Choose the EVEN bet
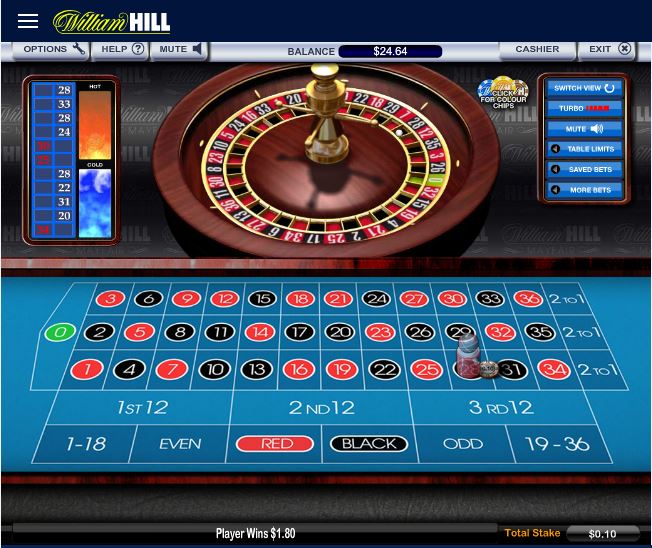The image size is (652, 548). click(x=180, y=444)
